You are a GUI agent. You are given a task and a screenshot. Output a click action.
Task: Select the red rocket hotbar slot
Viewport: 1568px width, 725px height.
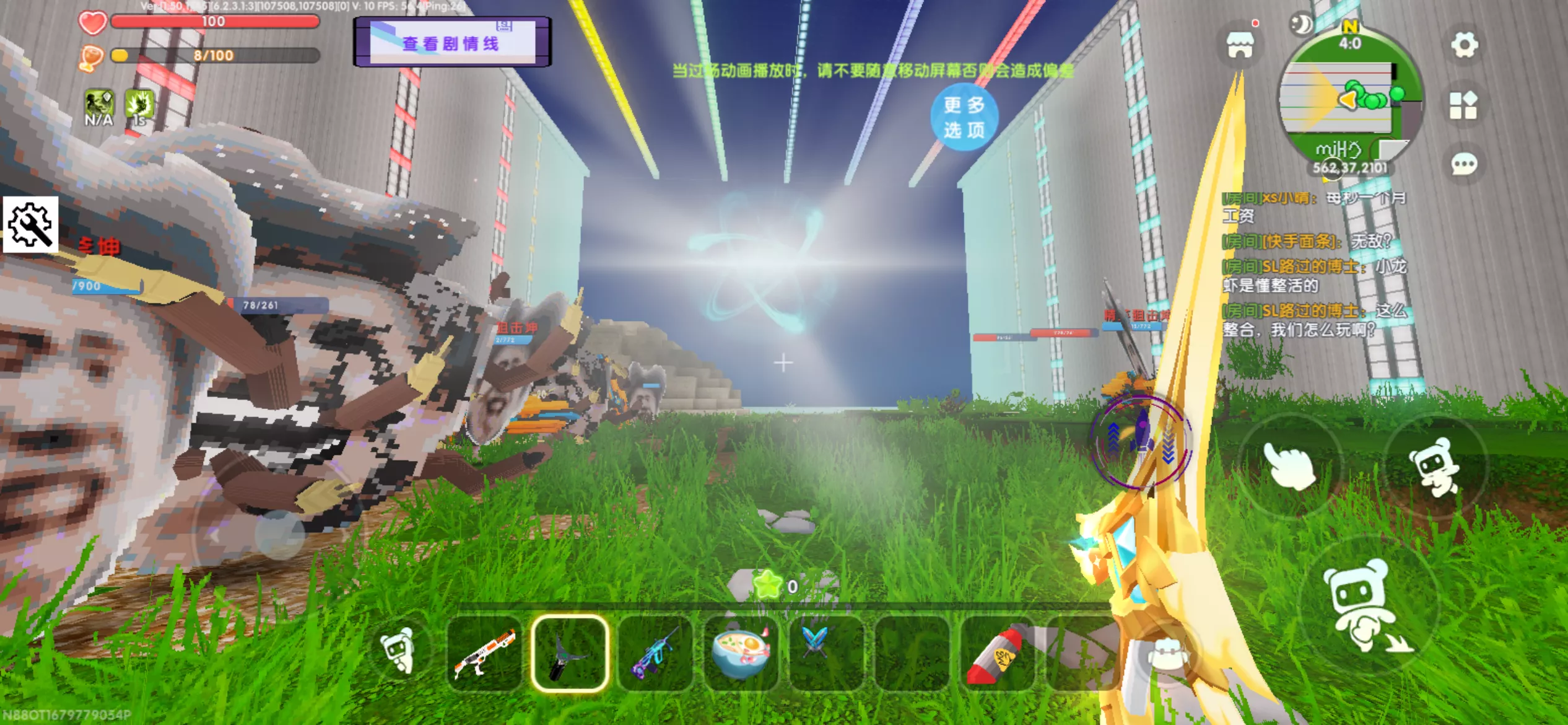997,653
